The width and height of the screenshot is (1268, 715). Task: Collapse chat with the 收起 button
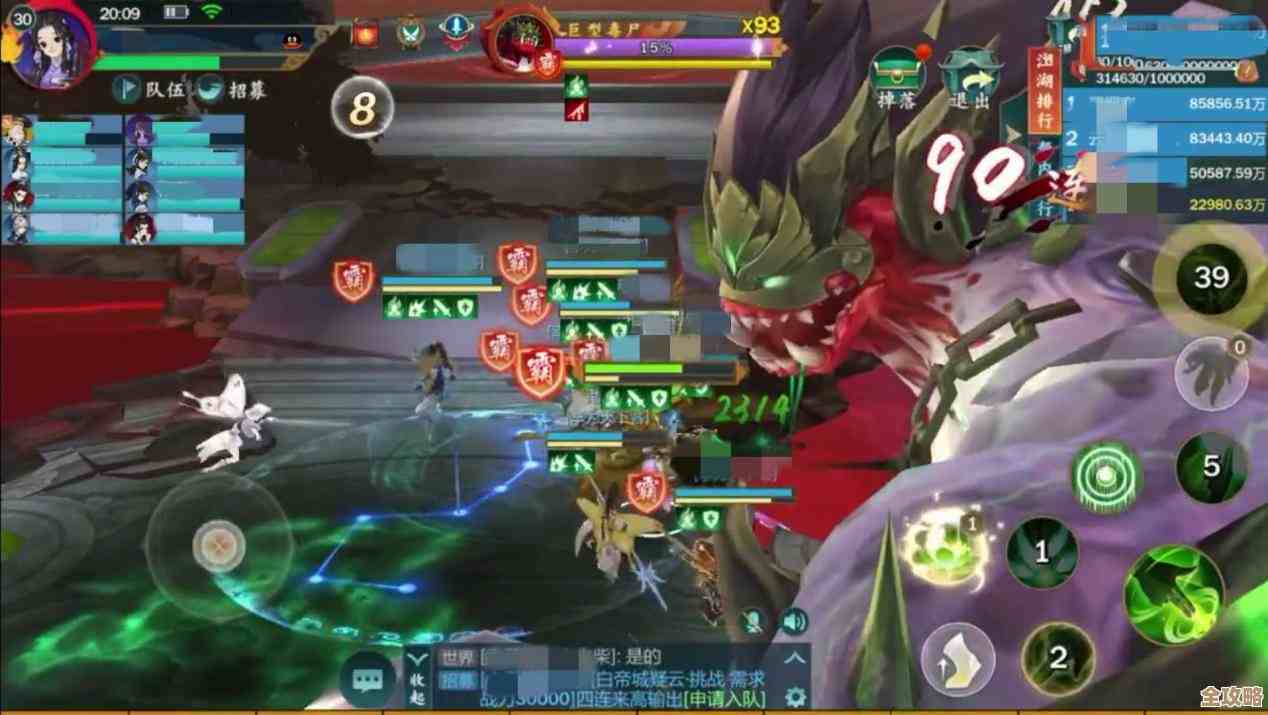tap(419, 679)
